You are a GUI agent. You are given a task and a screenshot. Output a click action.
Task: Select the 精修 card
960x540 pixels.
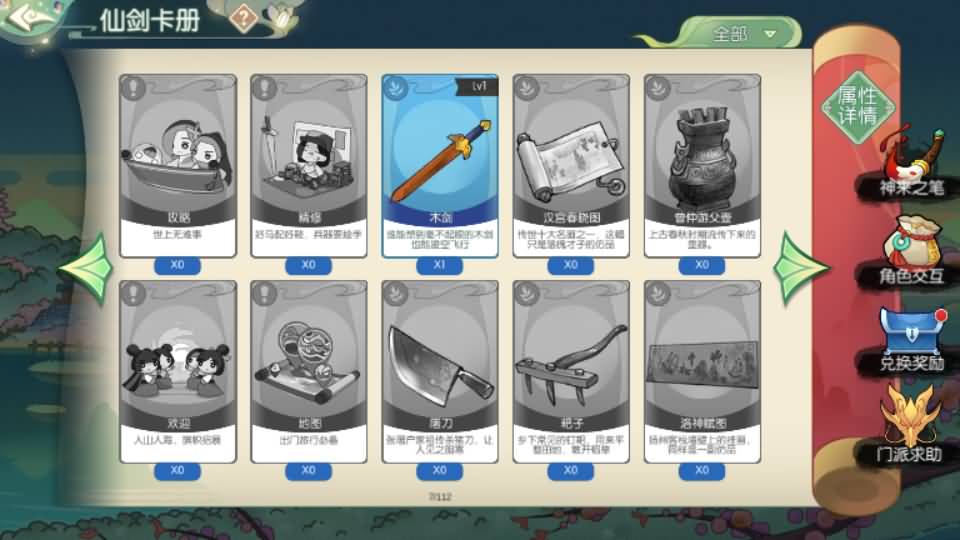(x=309, y=165)
